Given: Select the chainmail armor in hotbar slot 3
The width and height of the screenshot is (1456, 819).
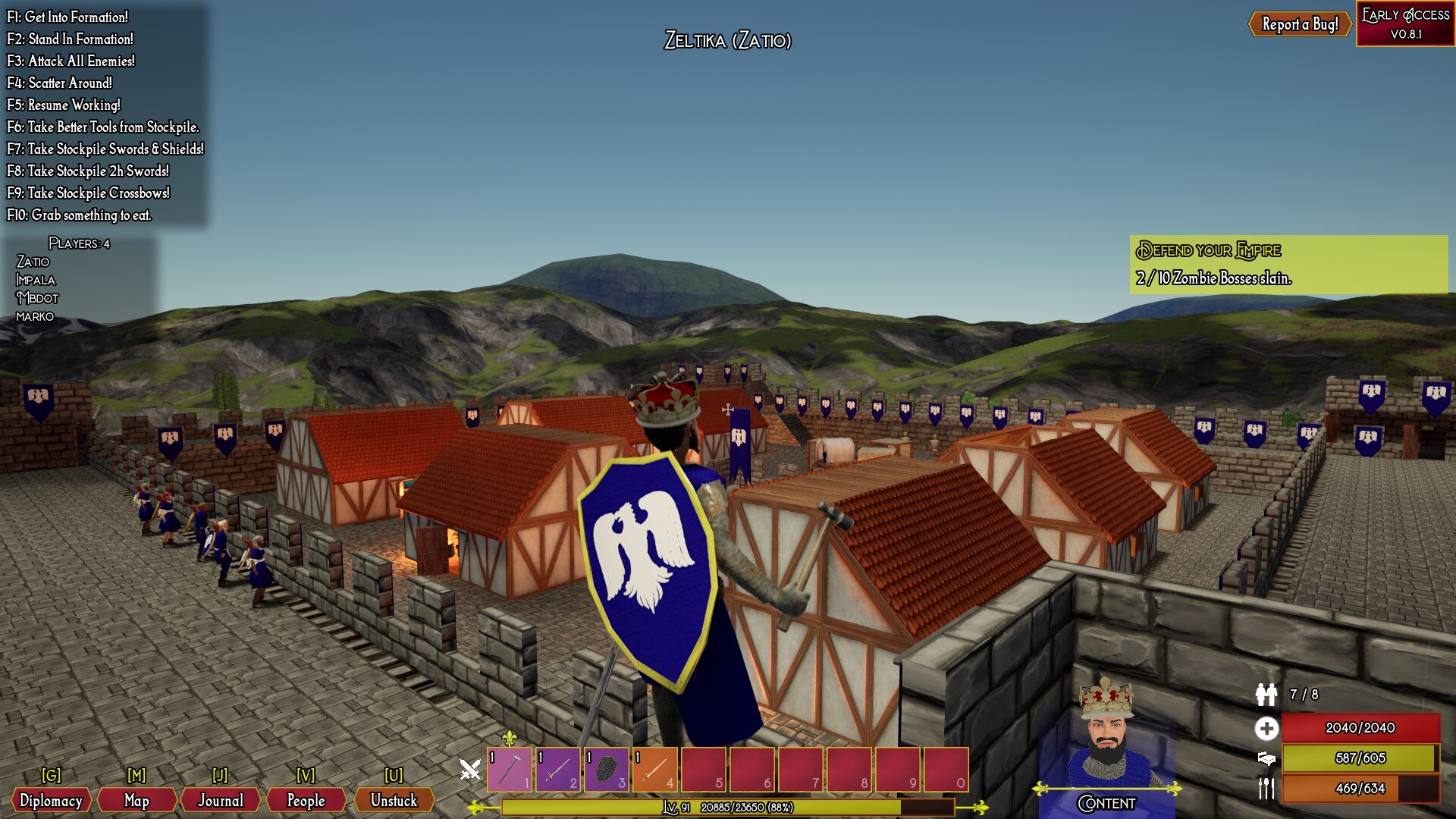Looking at the screenshot, I should (x=607, y=769).
